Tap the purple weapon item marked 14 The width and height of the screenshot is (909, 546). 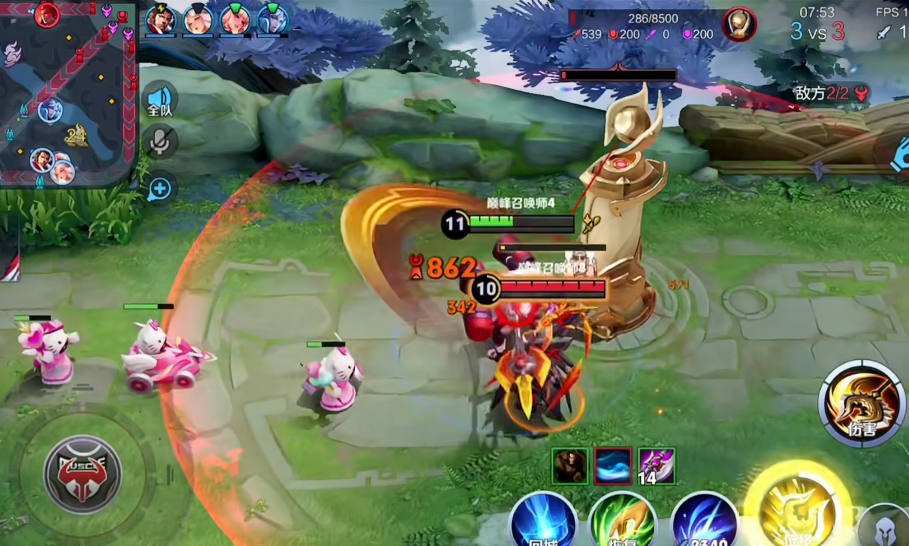pyautogui.click(x=657, y=466)
